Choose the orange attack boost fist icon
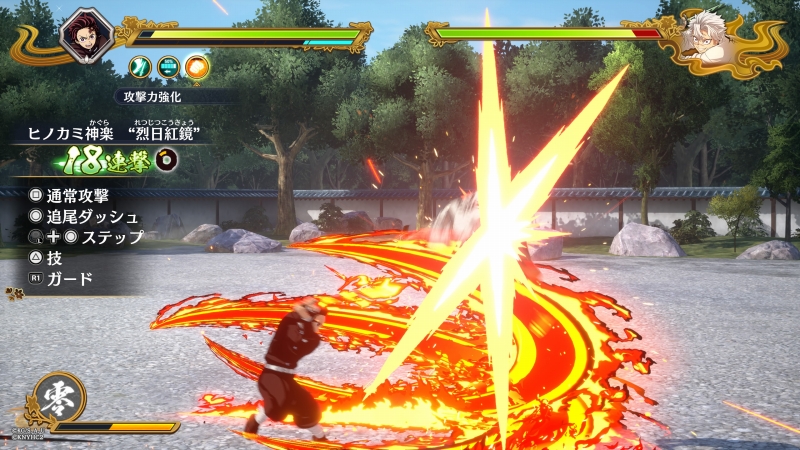Viewport: 800px width, 450px height. (x=197, y=68)
